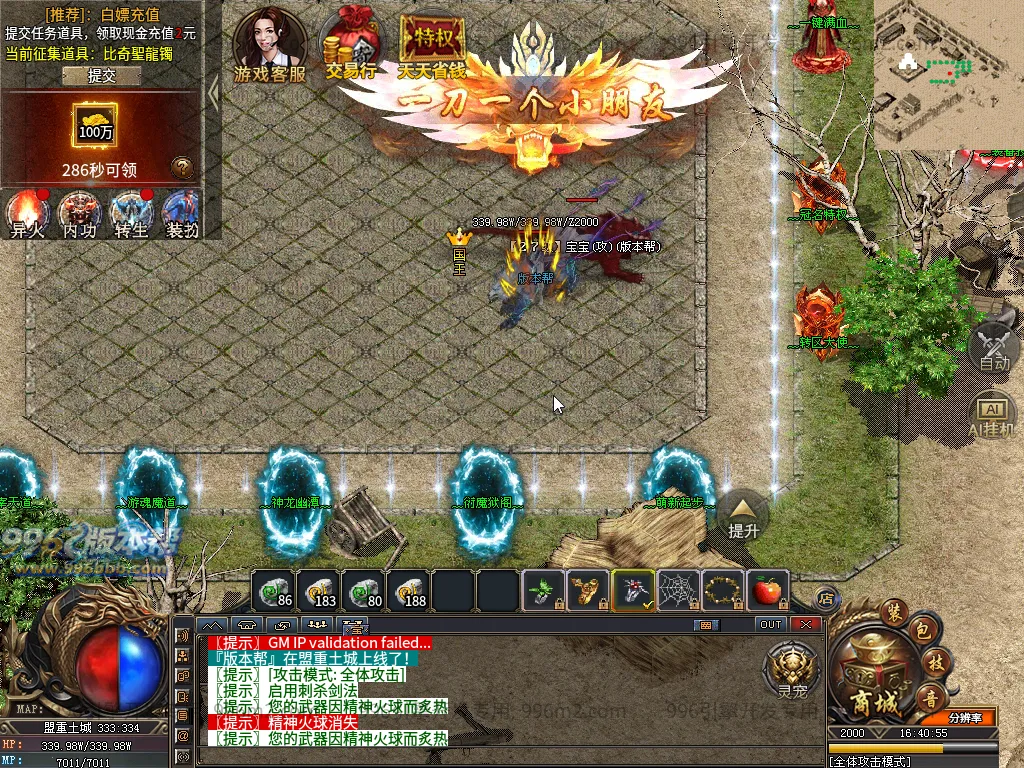Screen dimensions: 1024x768
Task: Click the 提升 upgrade arrow button
Action: (x=744, y=515)
